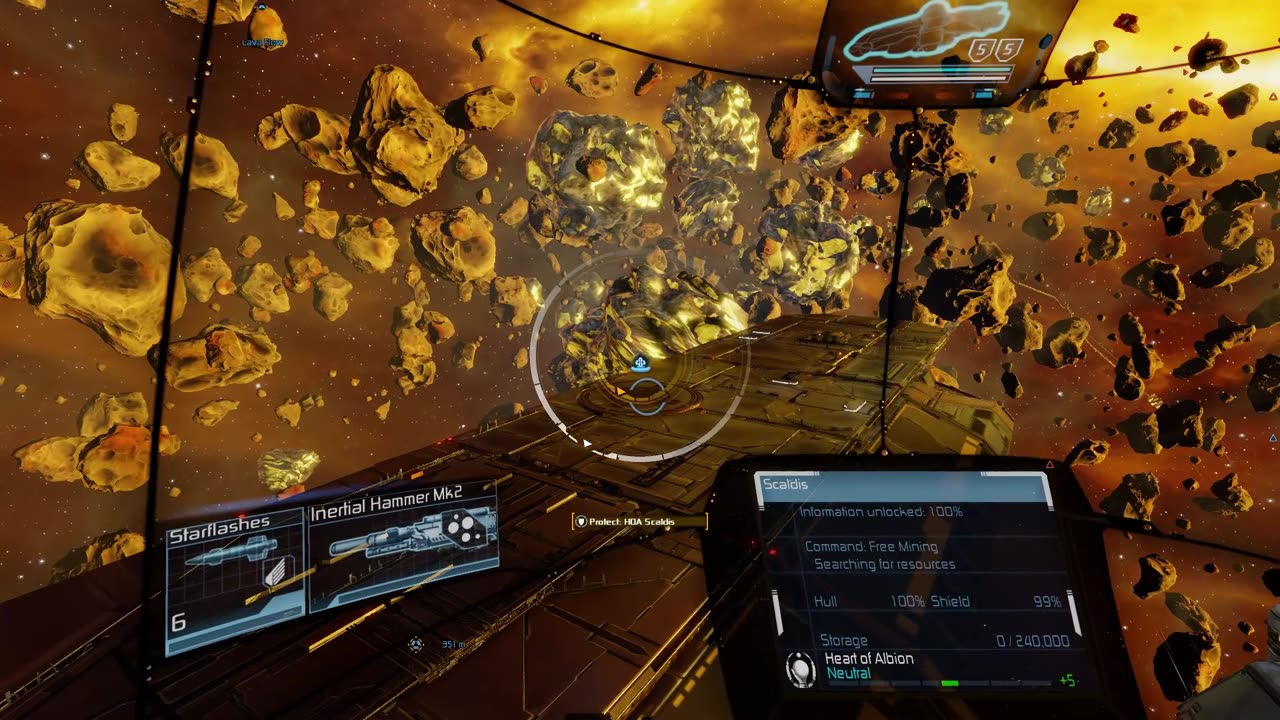Click the Protect: HOA Scaldis objective marker

click(x=638, y=522)
